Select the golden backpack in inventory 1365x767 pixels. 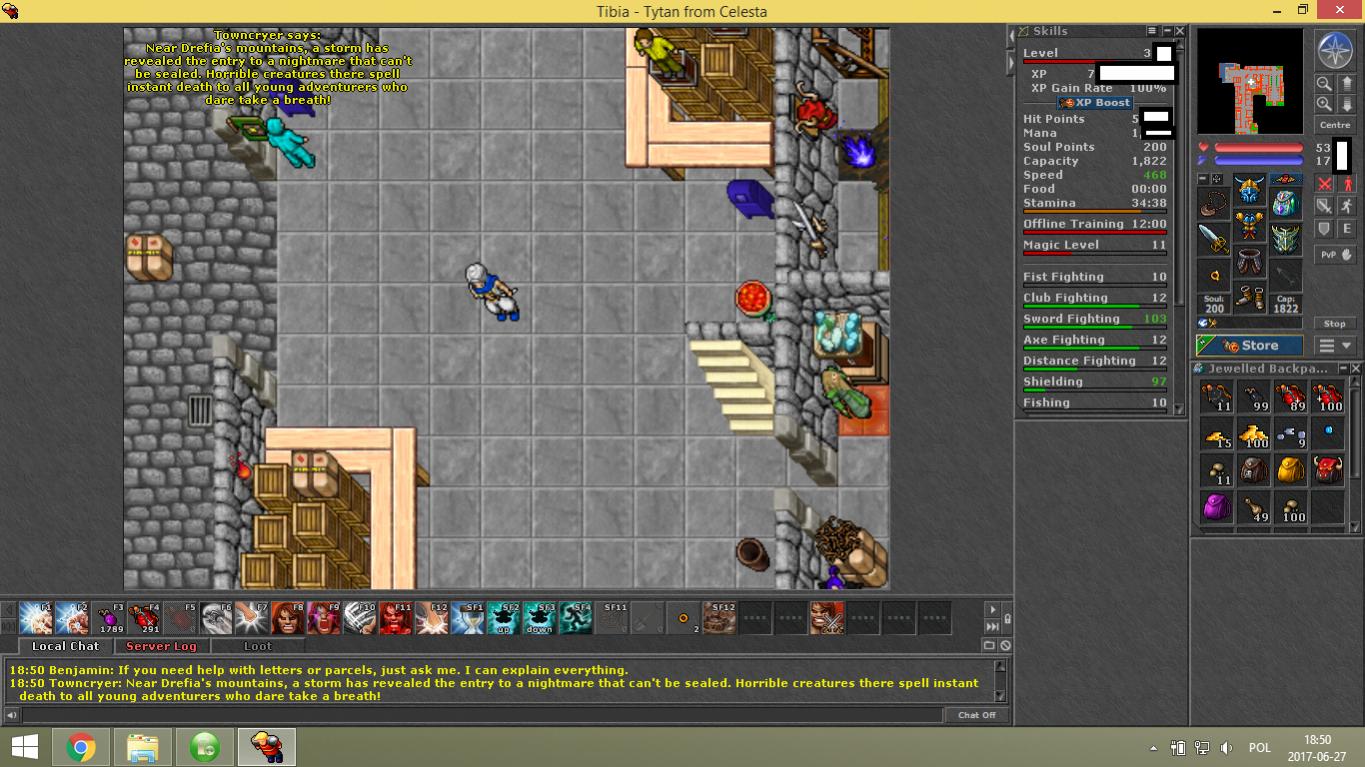1291,469
